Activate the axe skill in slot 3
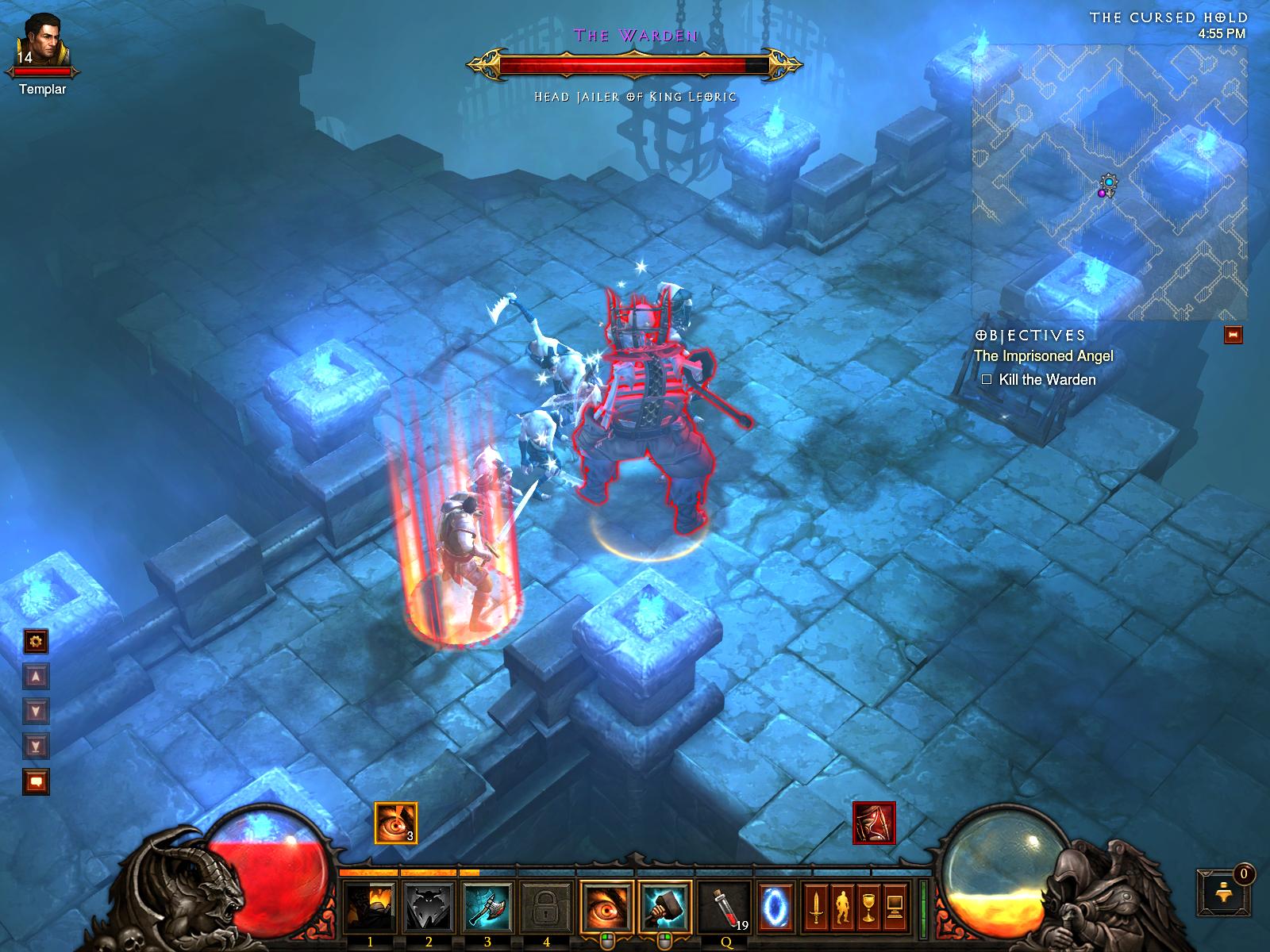The image size is (1270, 952). 487,908
